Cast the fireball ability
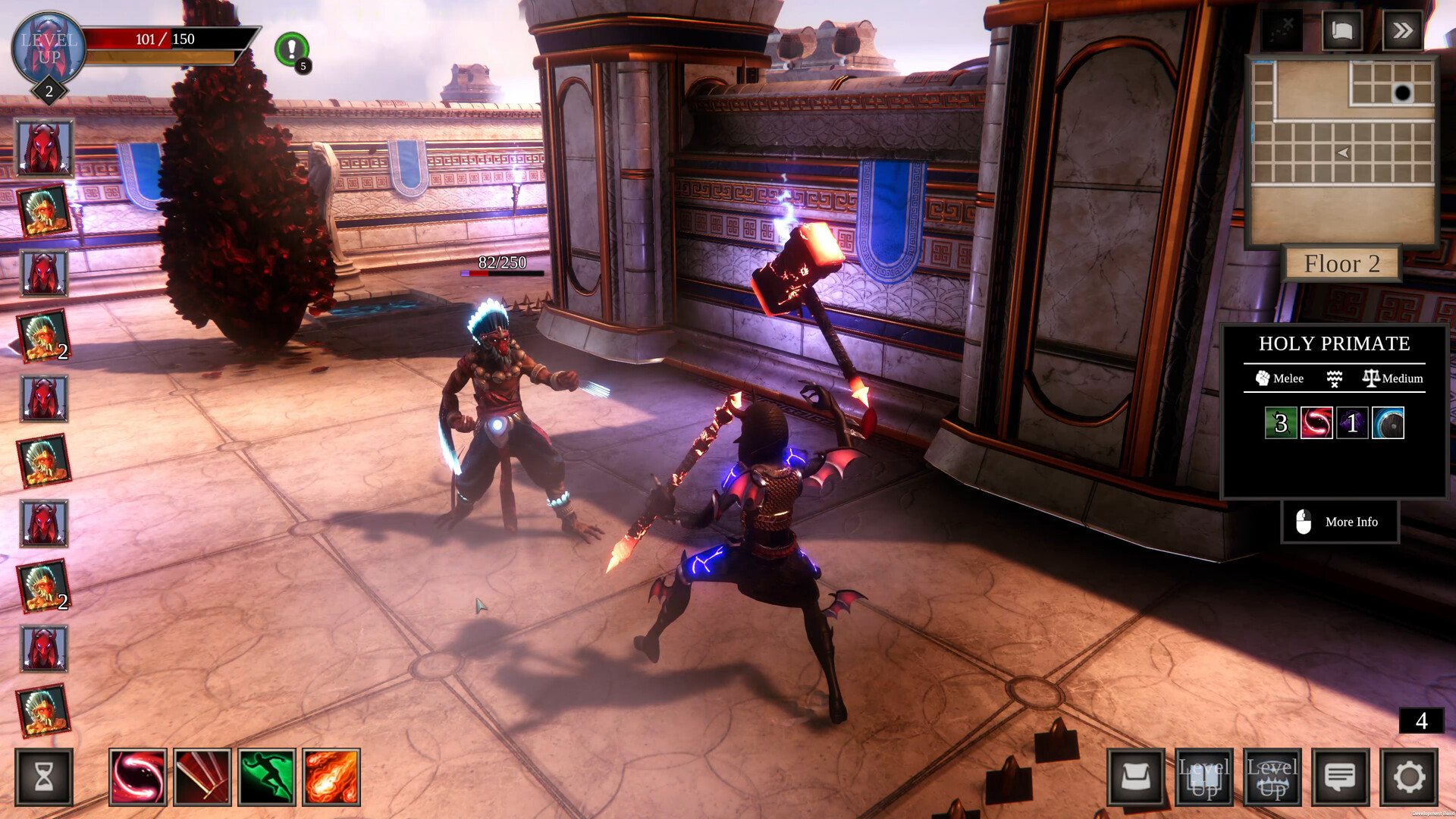The width and height of the screenshot is (1456, 819). pos(331,777)
